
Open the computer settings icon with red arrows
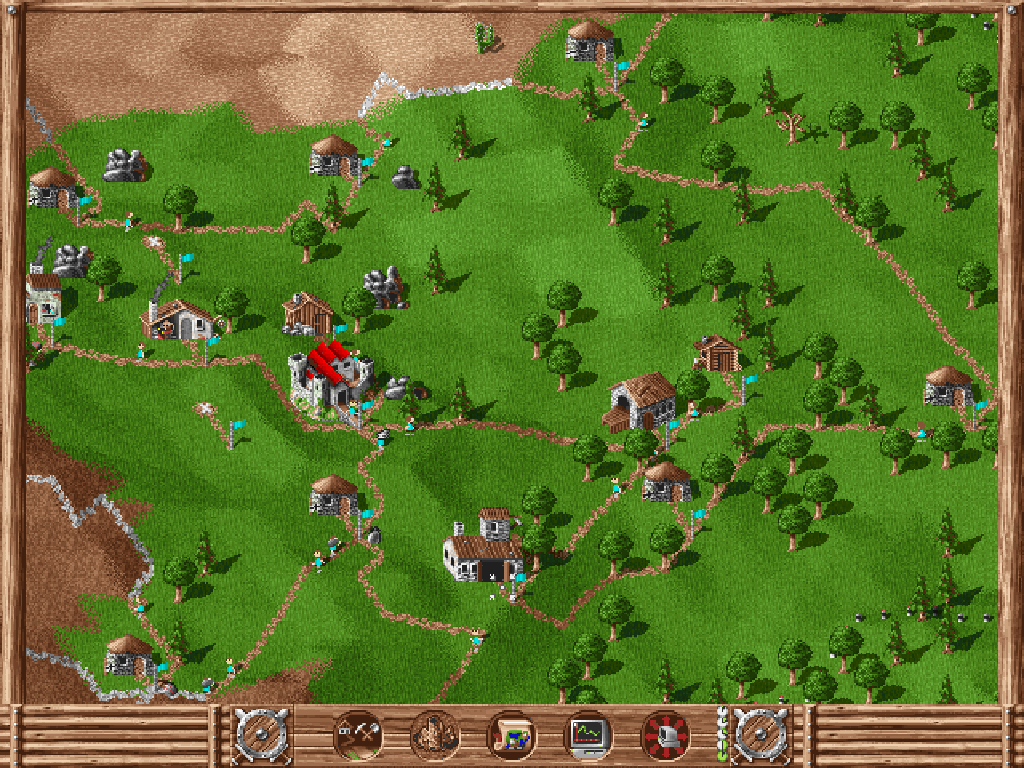665,736
